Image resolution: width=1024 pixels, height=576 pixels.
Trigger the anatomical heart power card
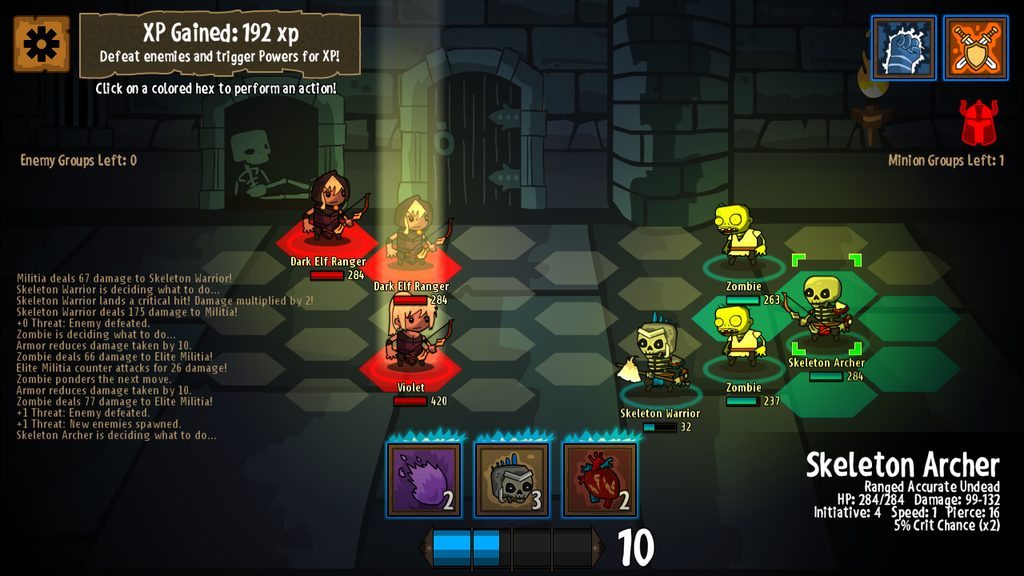599,480
